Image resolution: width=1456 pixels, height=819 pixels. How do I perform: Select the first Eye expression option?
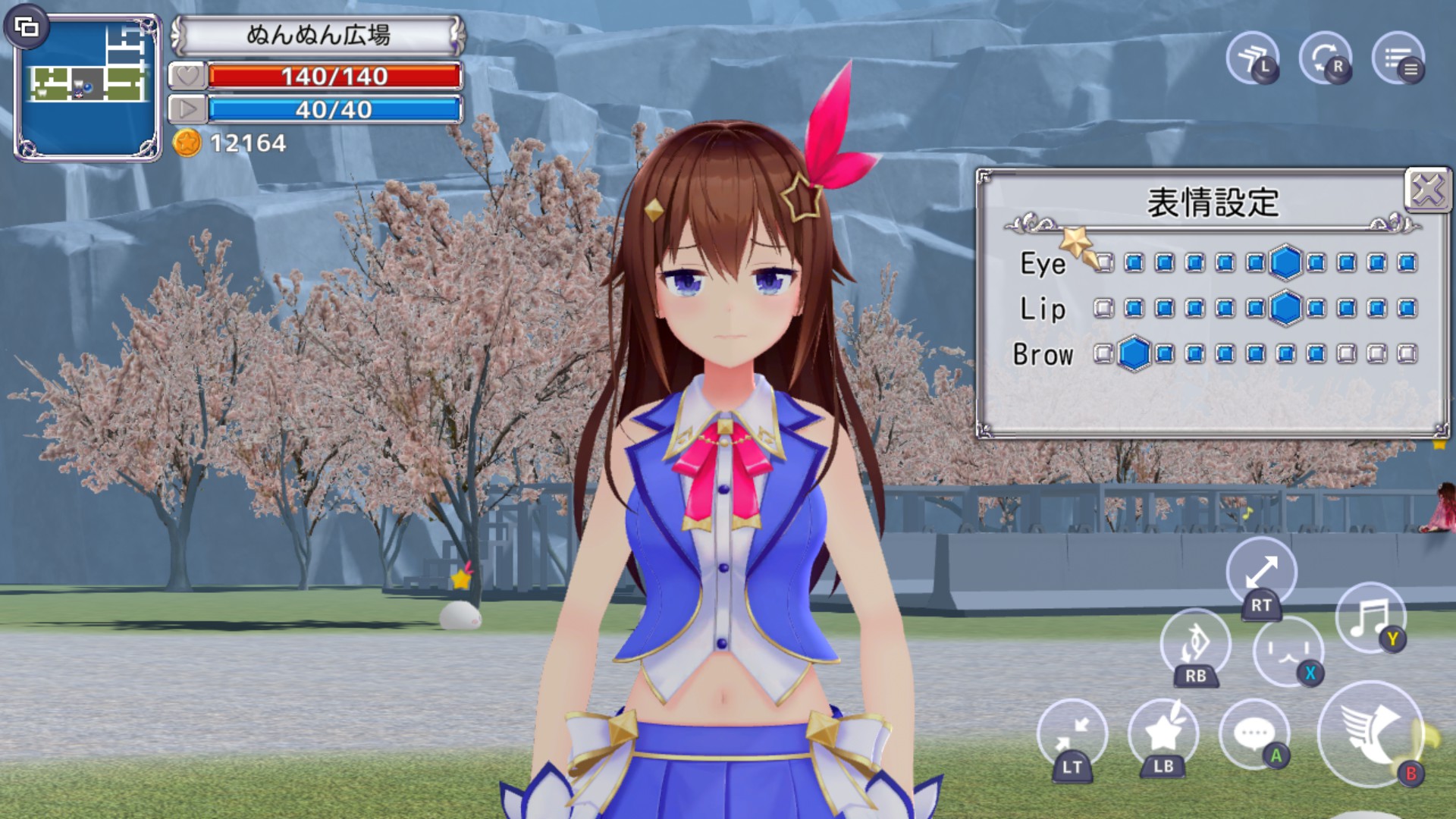pyautogui.click(x=1104, y=263)
